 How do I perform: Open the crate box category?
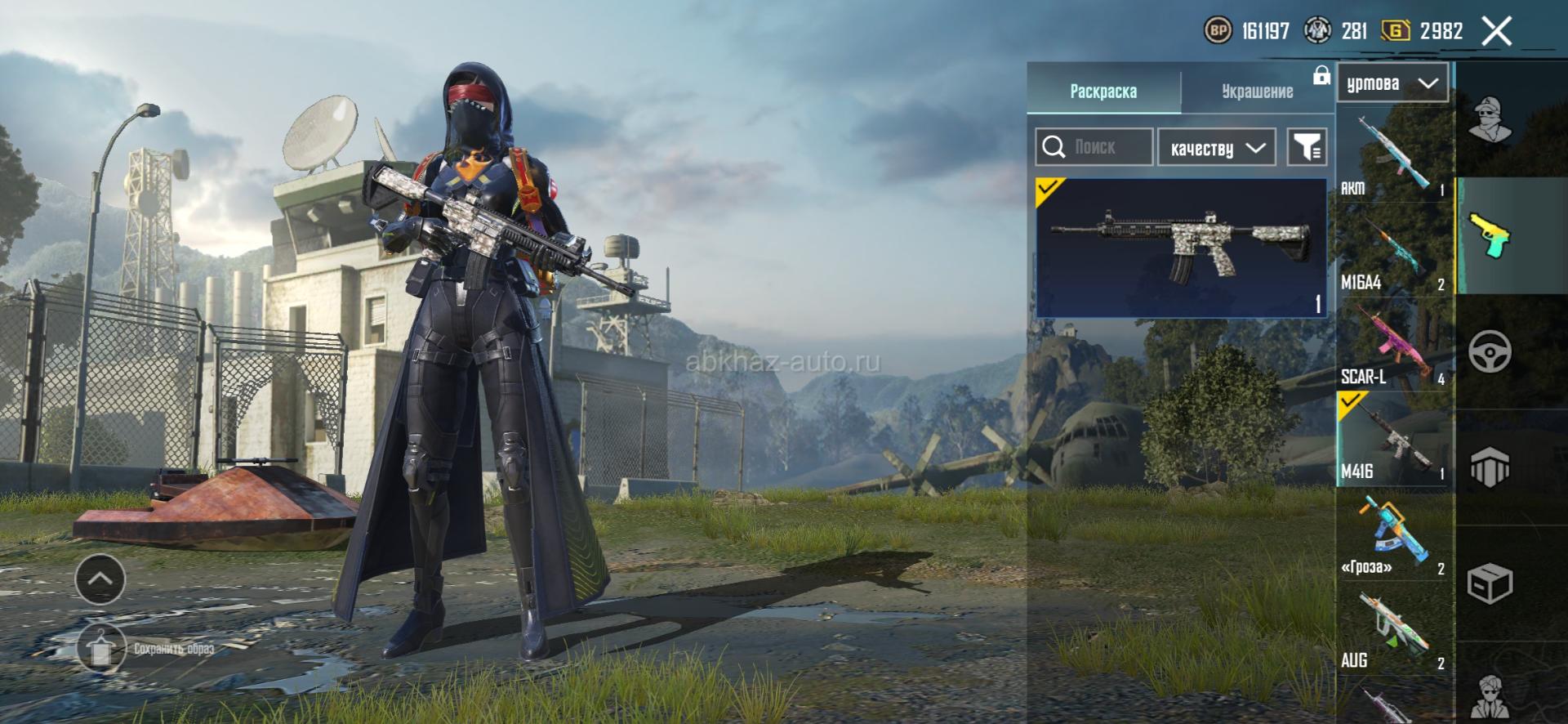tap(1490, 583)
